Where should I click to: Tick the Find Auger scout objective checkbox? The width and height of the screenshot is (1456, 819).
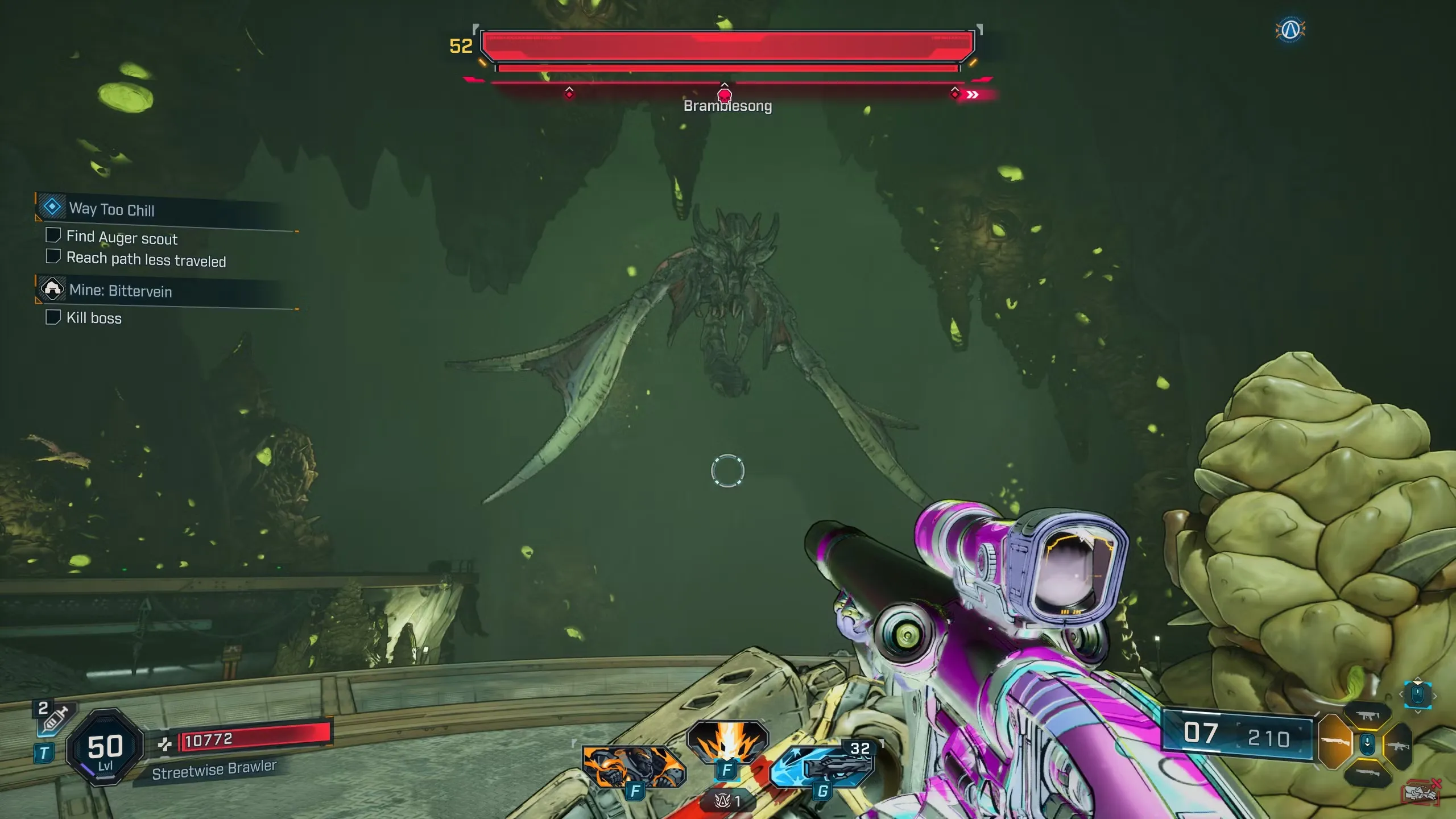click(x=53, y=235)
